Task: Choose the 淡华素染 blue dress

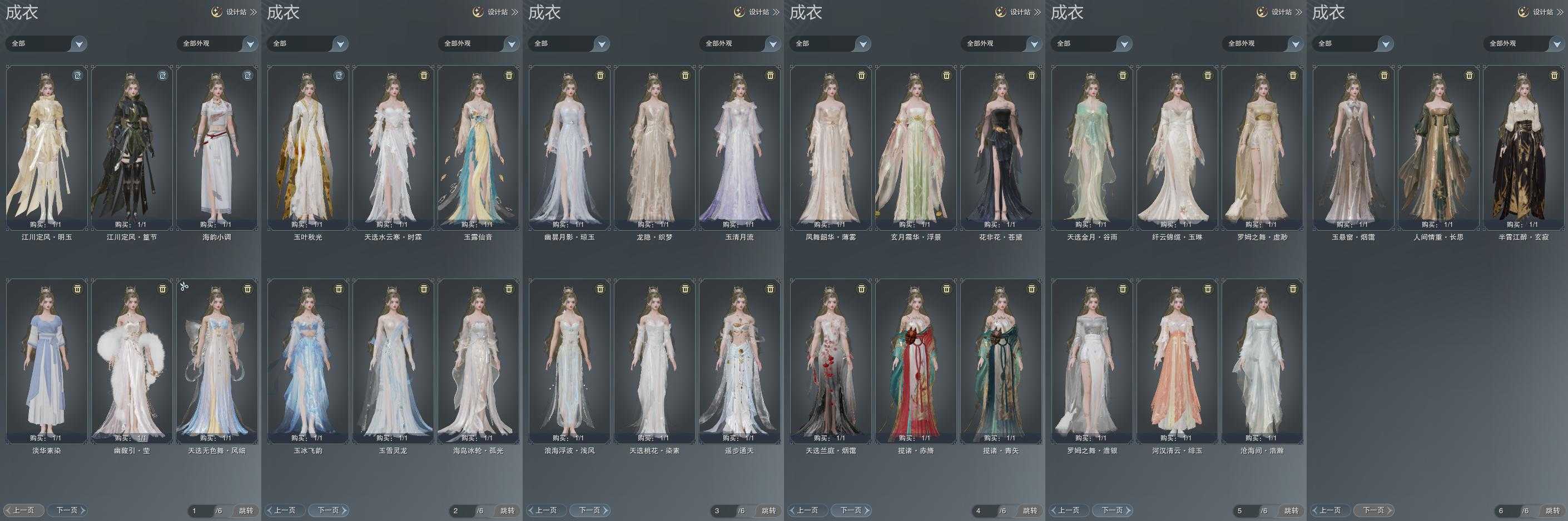Action: (47, 361)
